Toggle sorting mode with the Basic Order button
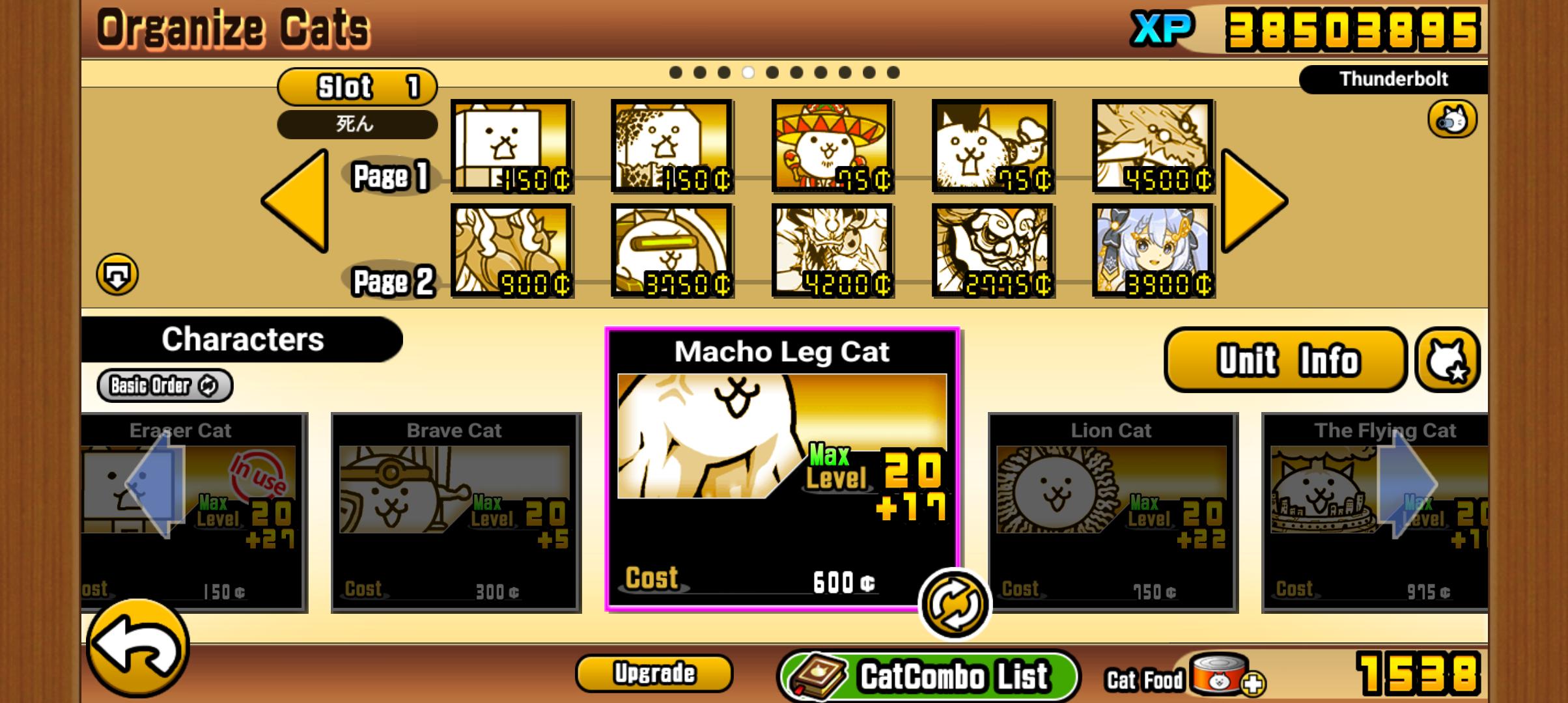This screenshot has width=1568, height=703. tap(163, 385)
